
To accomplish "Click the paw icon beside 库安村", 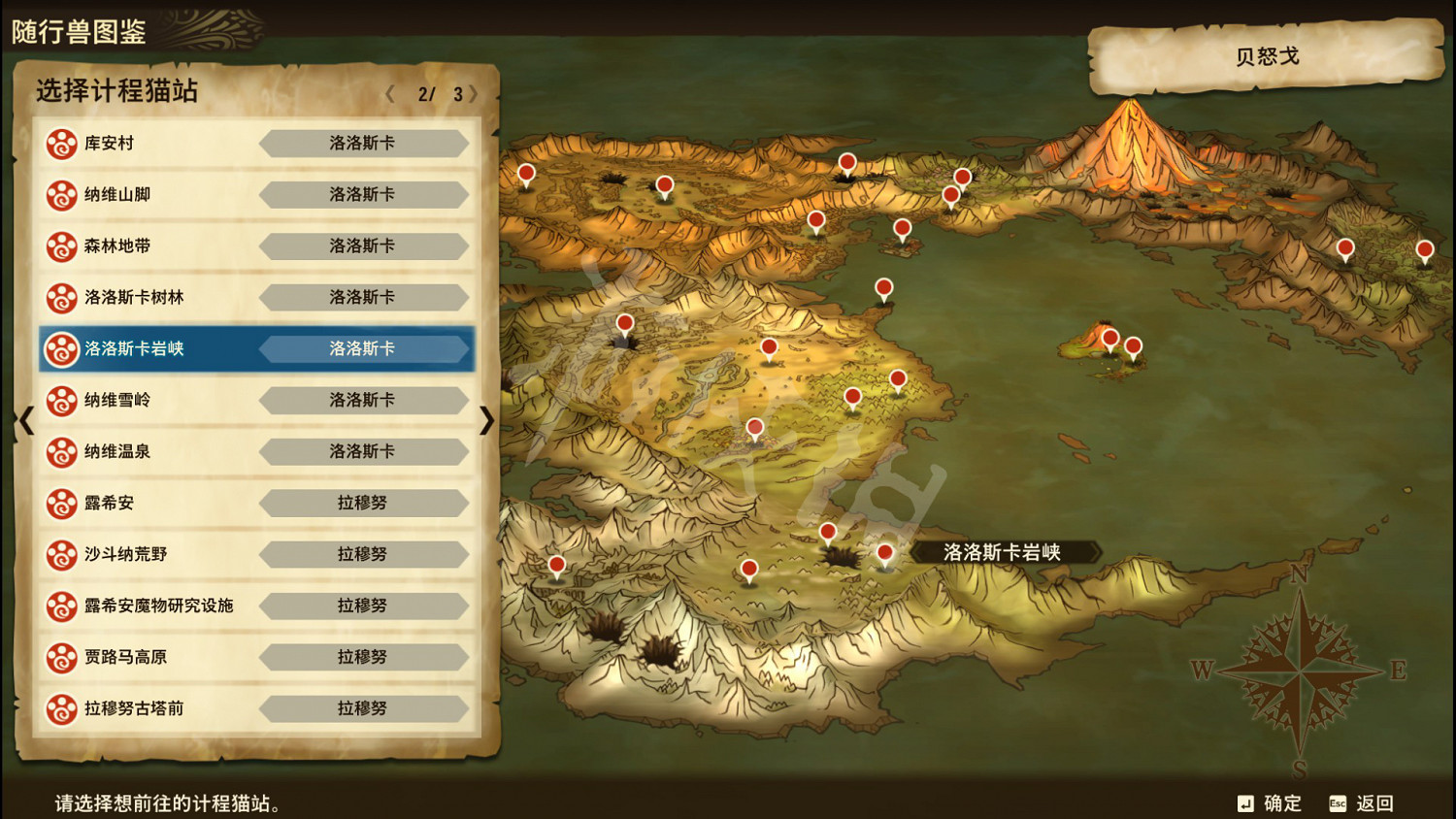I will [61, 144].
